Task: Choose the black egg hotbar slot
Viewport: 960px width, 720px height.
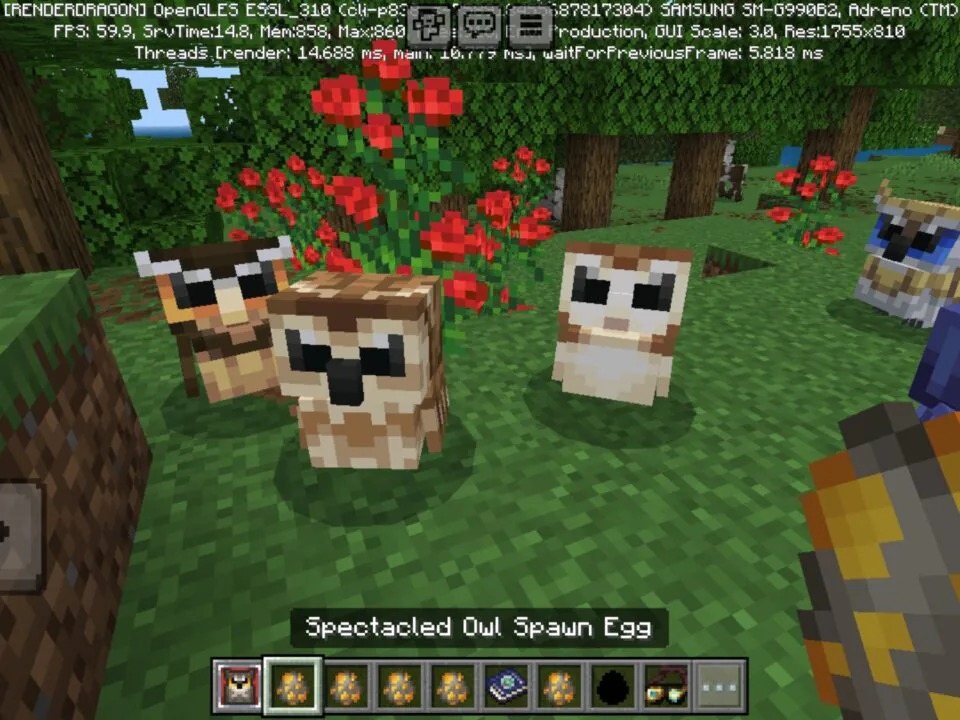Action: (x=613, y=686)
